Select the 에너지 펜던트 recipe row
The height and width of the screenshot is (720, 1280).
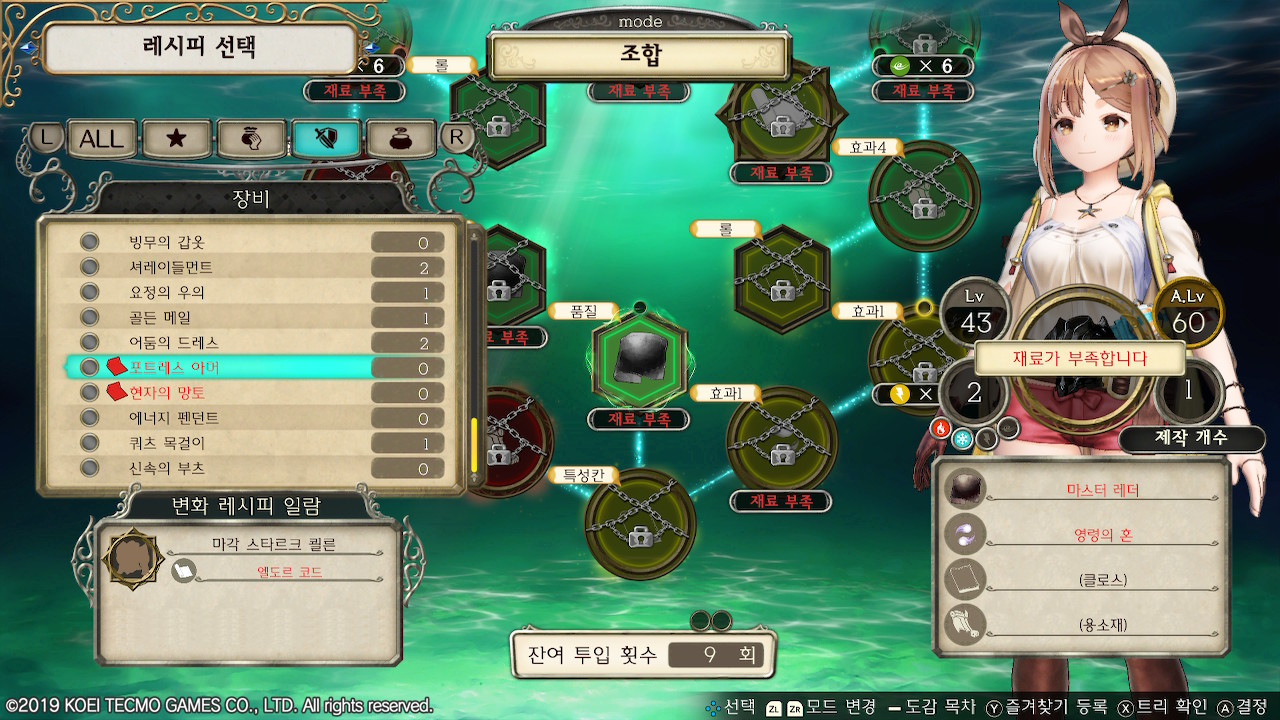coord(250,418)
